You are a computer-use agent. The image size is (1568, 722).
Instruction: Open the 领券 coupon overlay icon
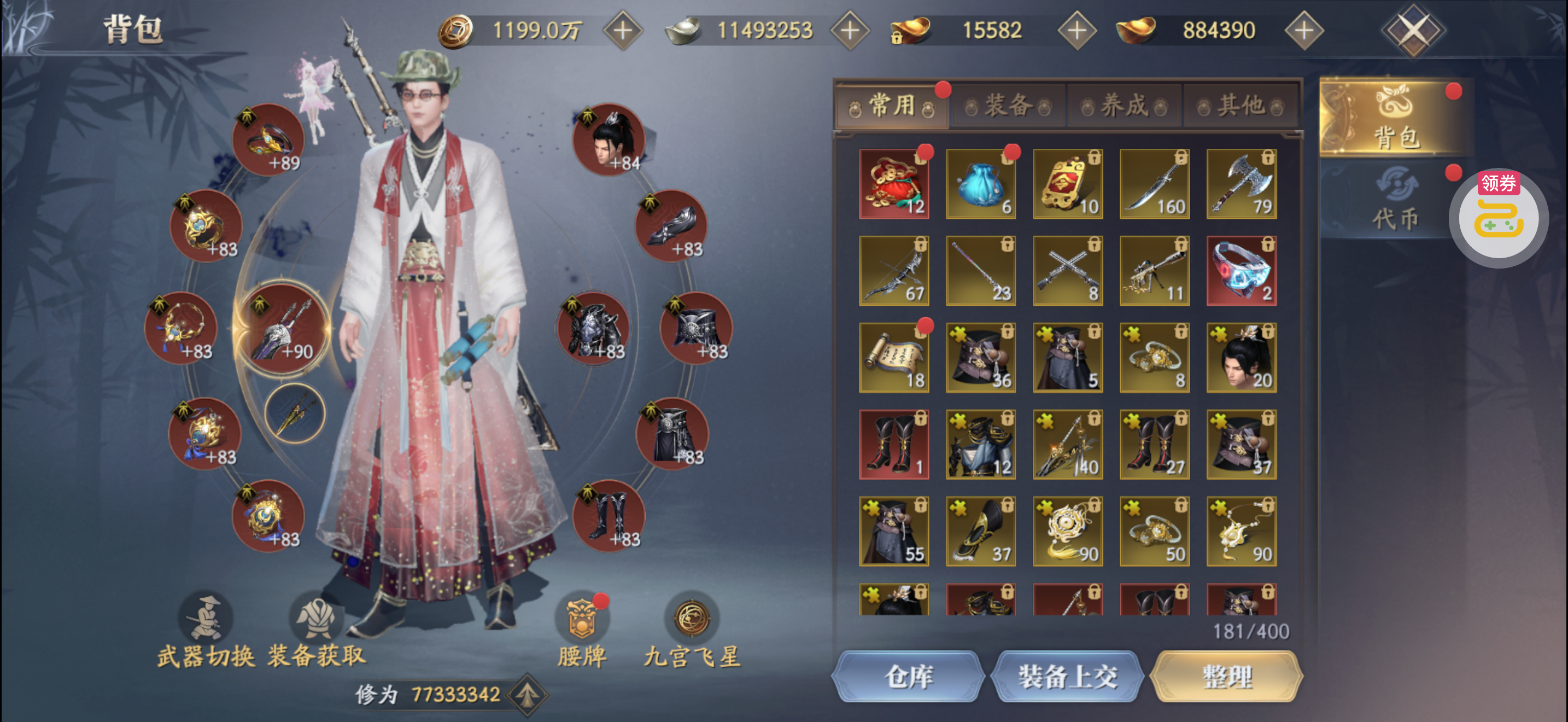[x=1499, y=217]
